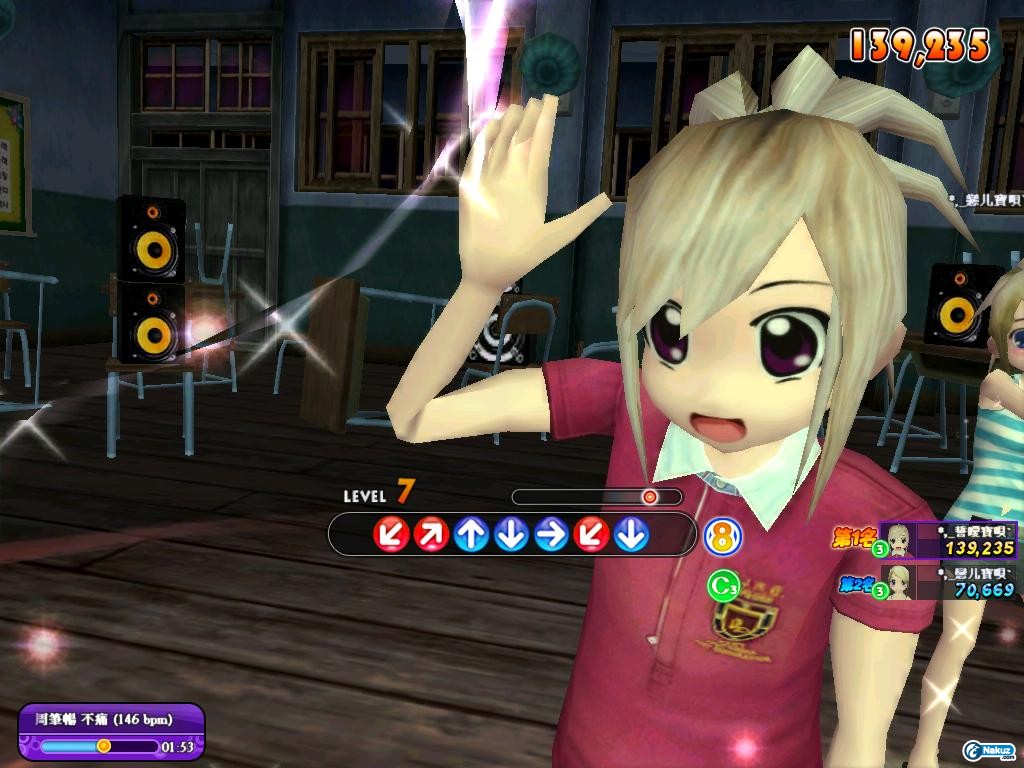Click the orange knob on the song progress bar
Screen dimensions: 1024x768
pyautogui.click(x=103, y=746)
